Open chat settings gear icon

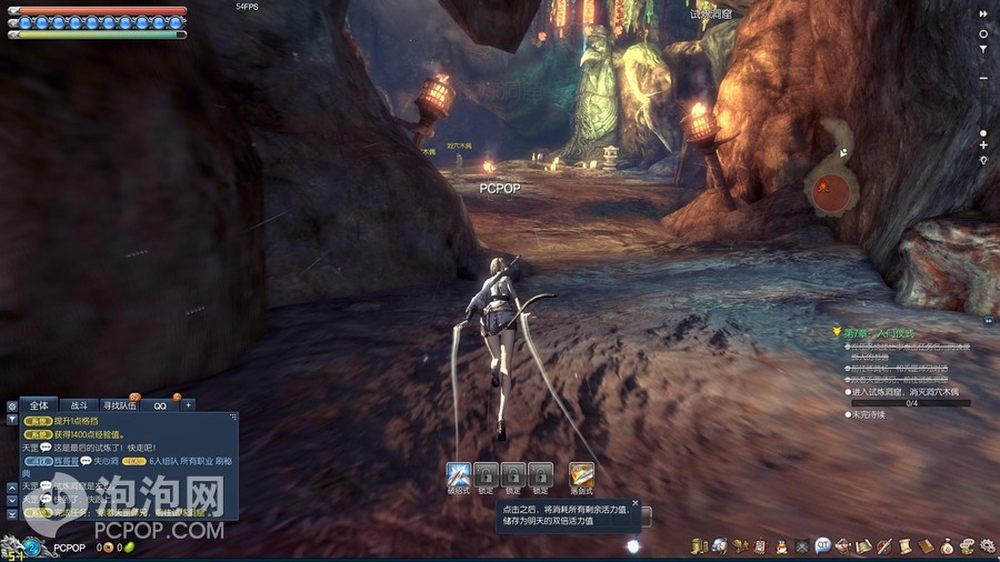12,407
